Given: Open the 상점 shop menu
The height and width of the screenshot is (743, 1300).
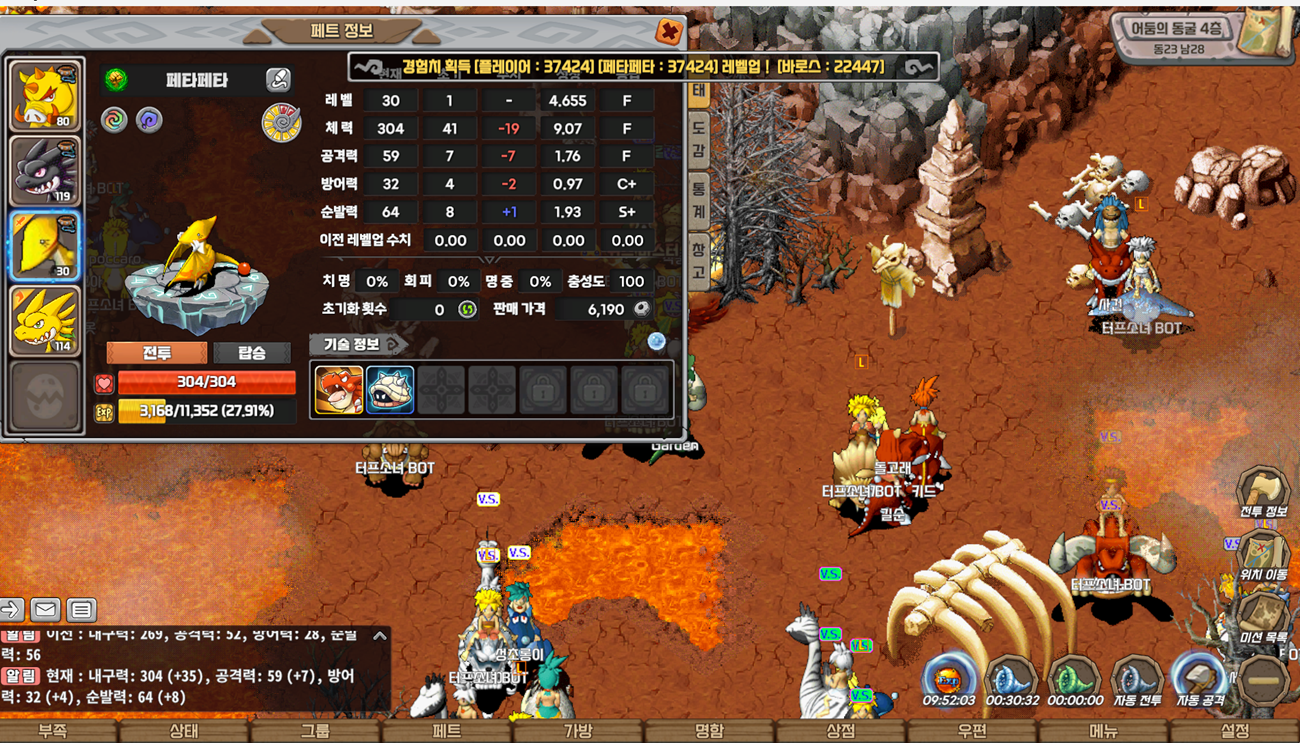Looking at the screenshot, I should click(x=840, y=731).
